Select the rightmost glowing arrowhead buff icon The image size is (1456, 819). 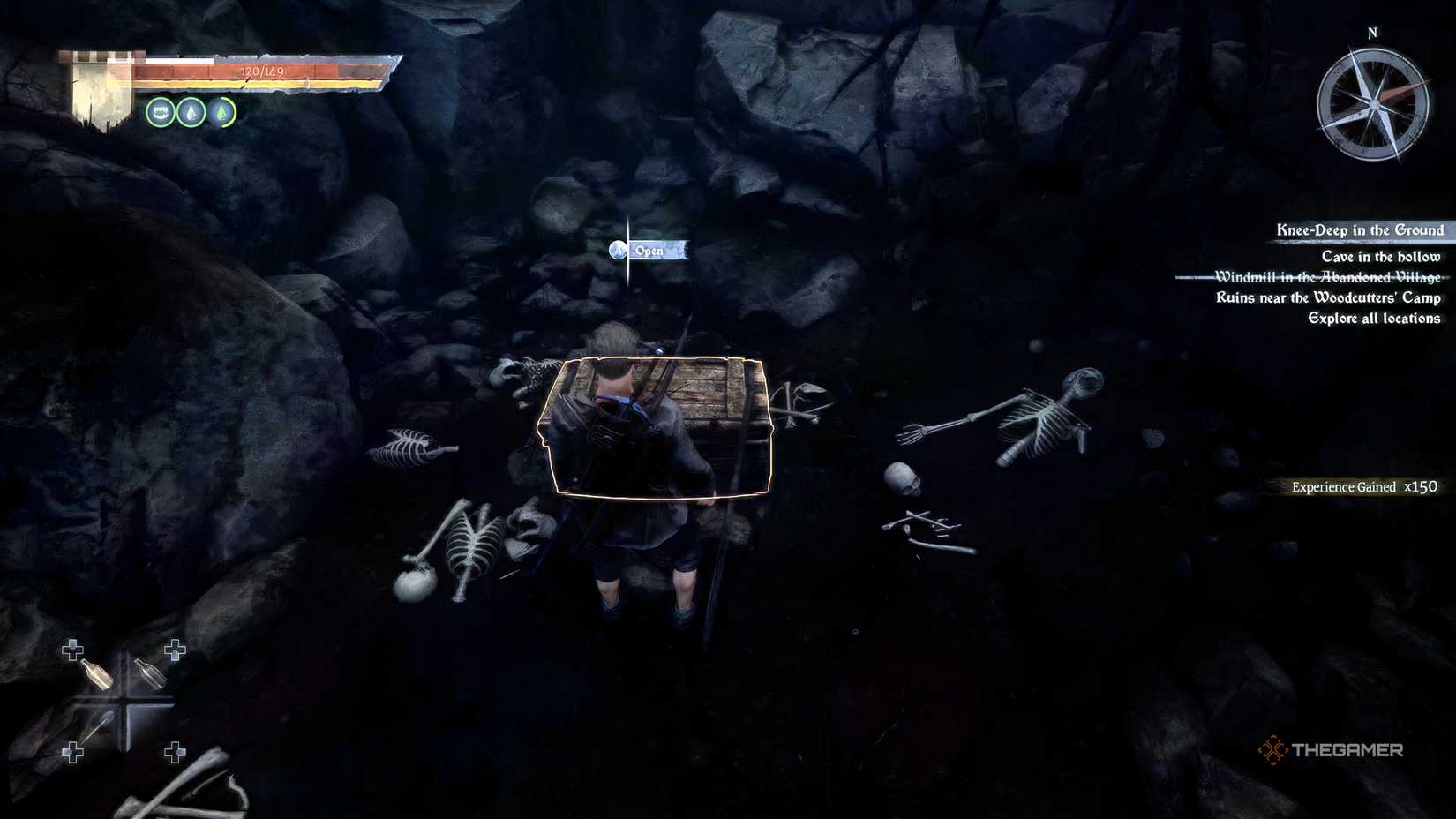coord(221,113)
